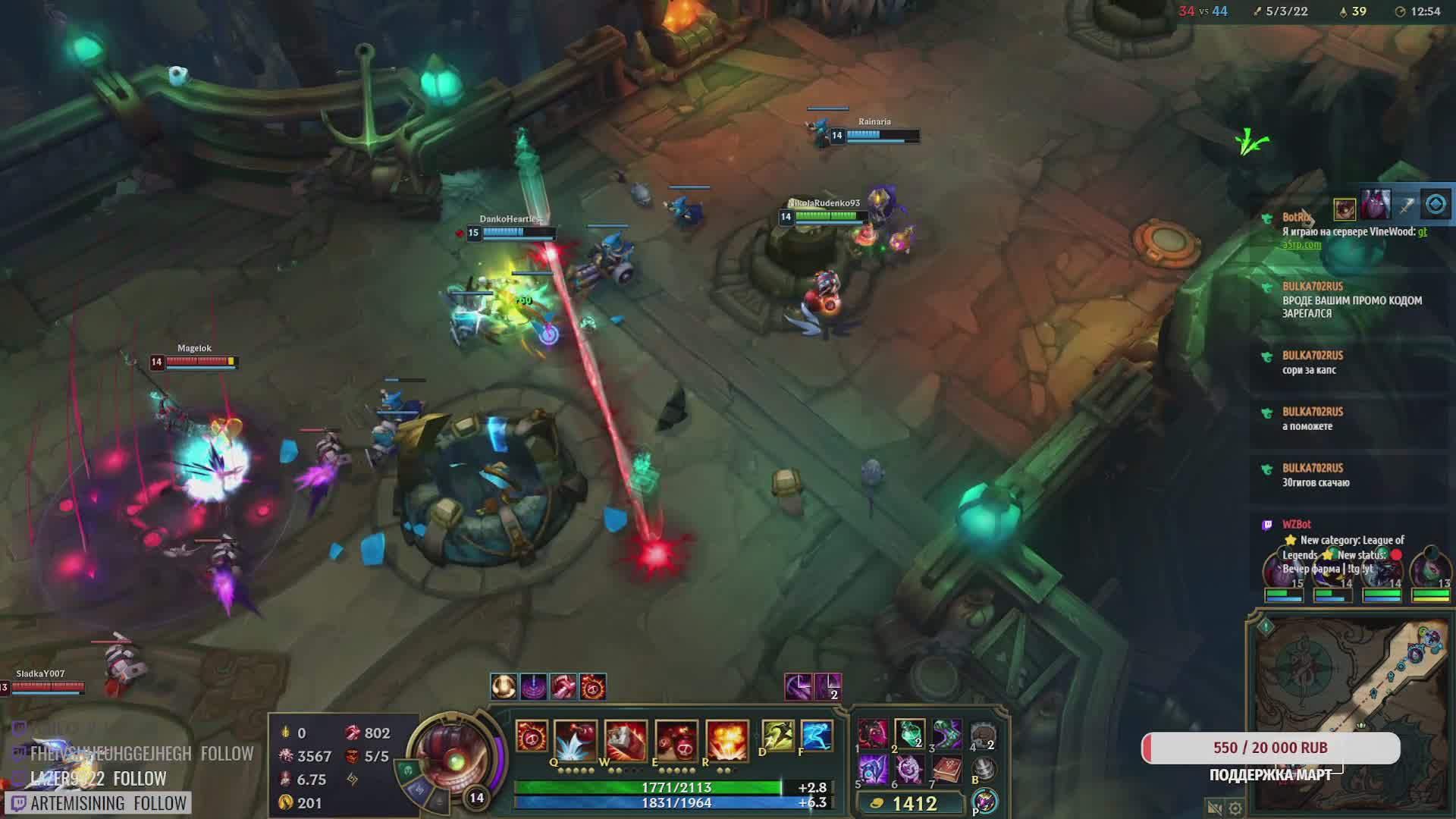
Task: Select the level 13 teammate portrait
Action: [1429, 573]
